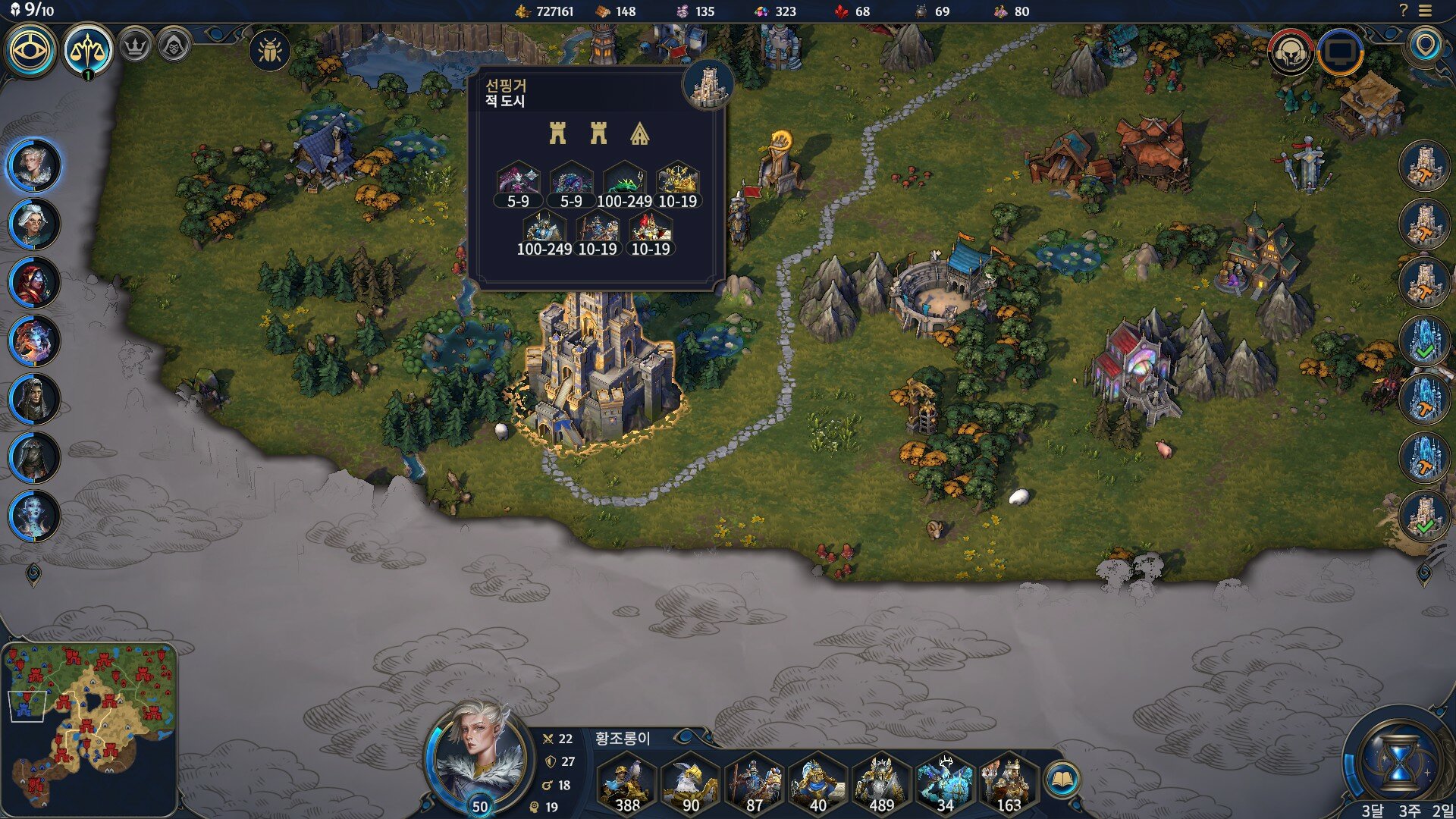Select the red-hooded hero portrait

click(33, 282)
